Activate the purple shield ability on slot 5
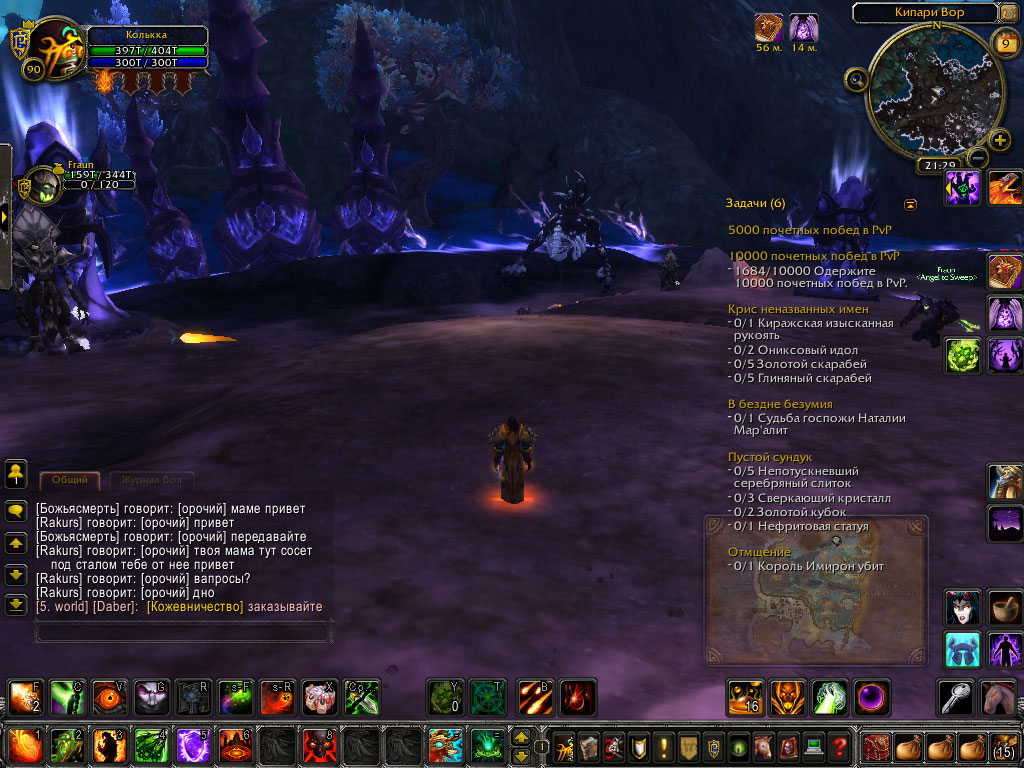This screenshot has height=768, width=1024. click(192, 746)
